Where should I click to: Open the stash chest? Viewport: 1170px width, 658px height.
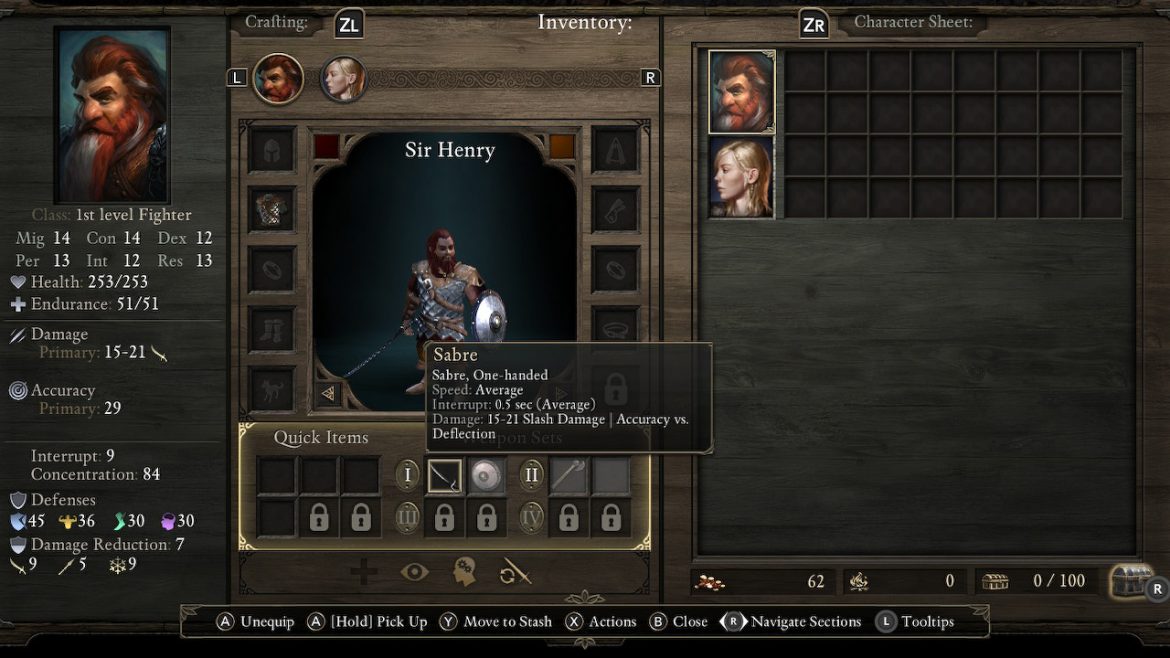tap(1130, 580)
